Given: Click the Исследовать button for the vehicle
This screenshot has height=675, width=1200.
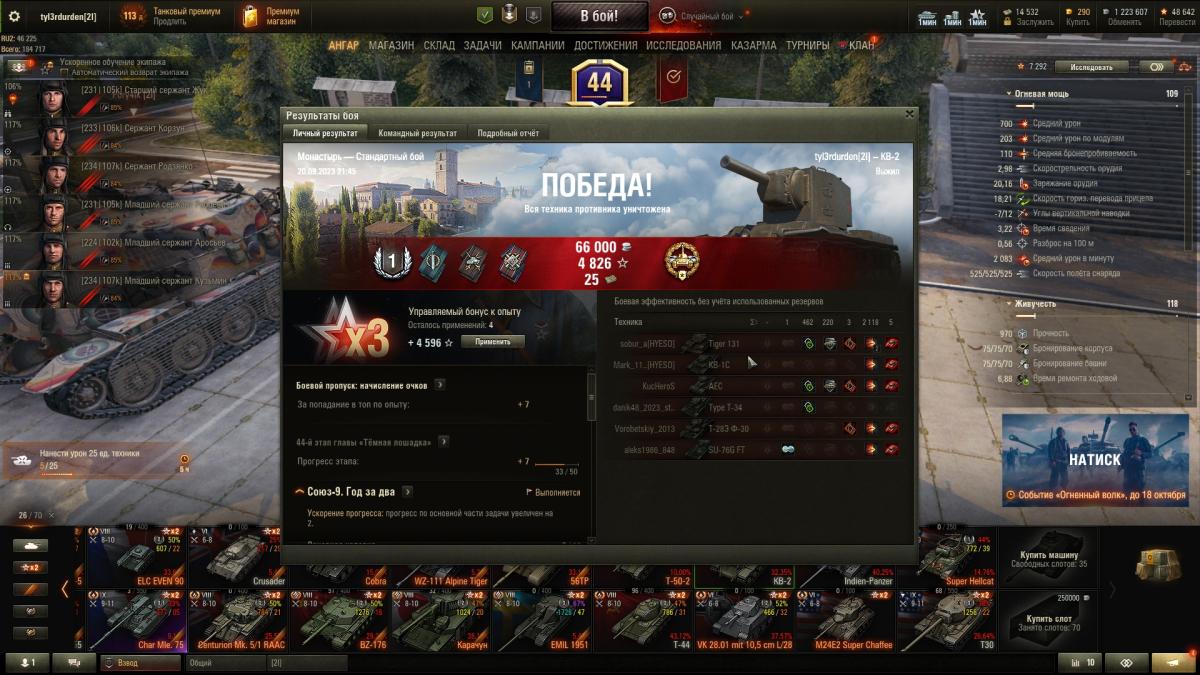Looking at the screenshot, I should [1091, 67].
